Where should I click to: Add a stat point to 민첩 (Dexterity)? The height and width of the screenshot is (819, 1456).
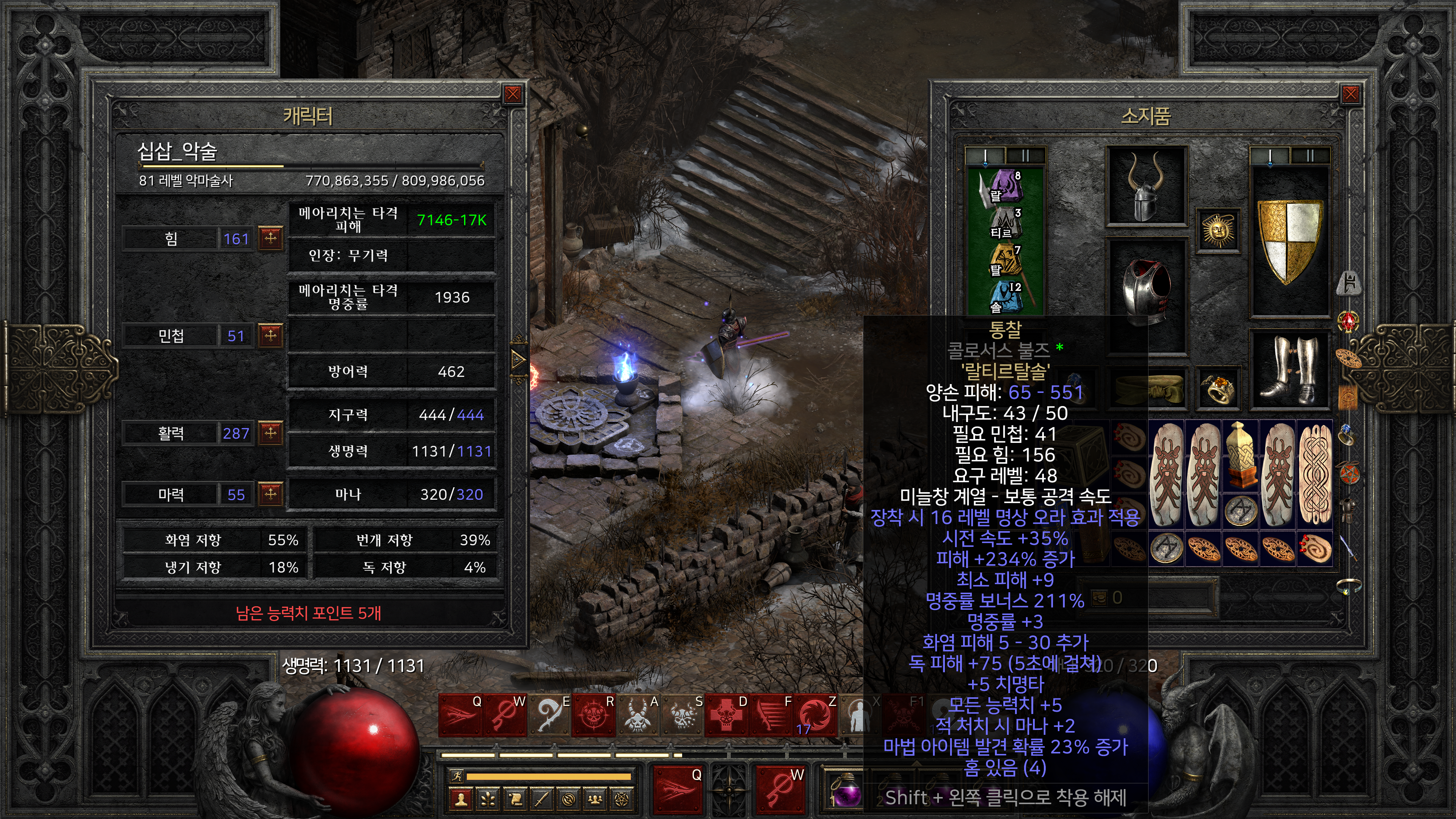tap(271, 336)
